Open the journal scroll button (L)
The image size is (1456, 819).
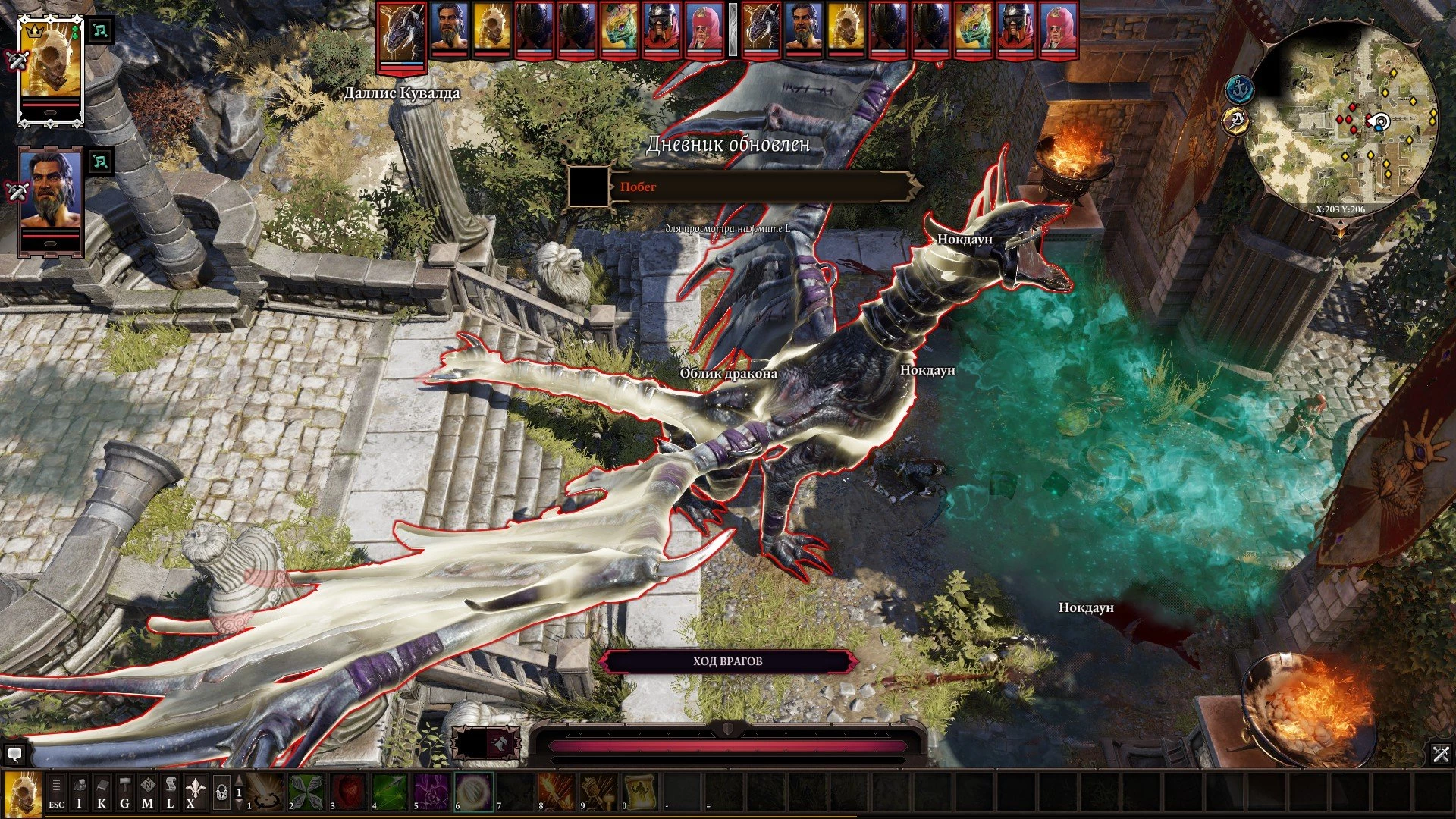click(170, 792)
